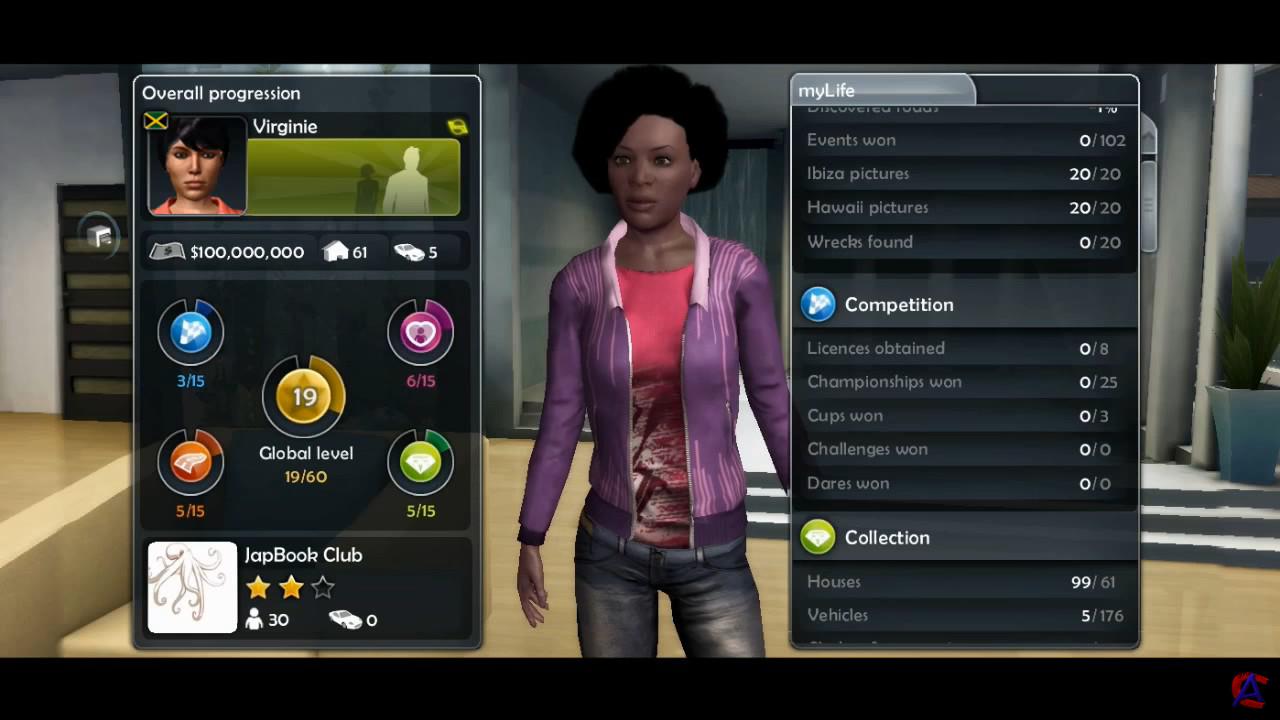The image size is (1280, 720).
Task: Open the blue Competition progress icon
Action: (190, 332)
